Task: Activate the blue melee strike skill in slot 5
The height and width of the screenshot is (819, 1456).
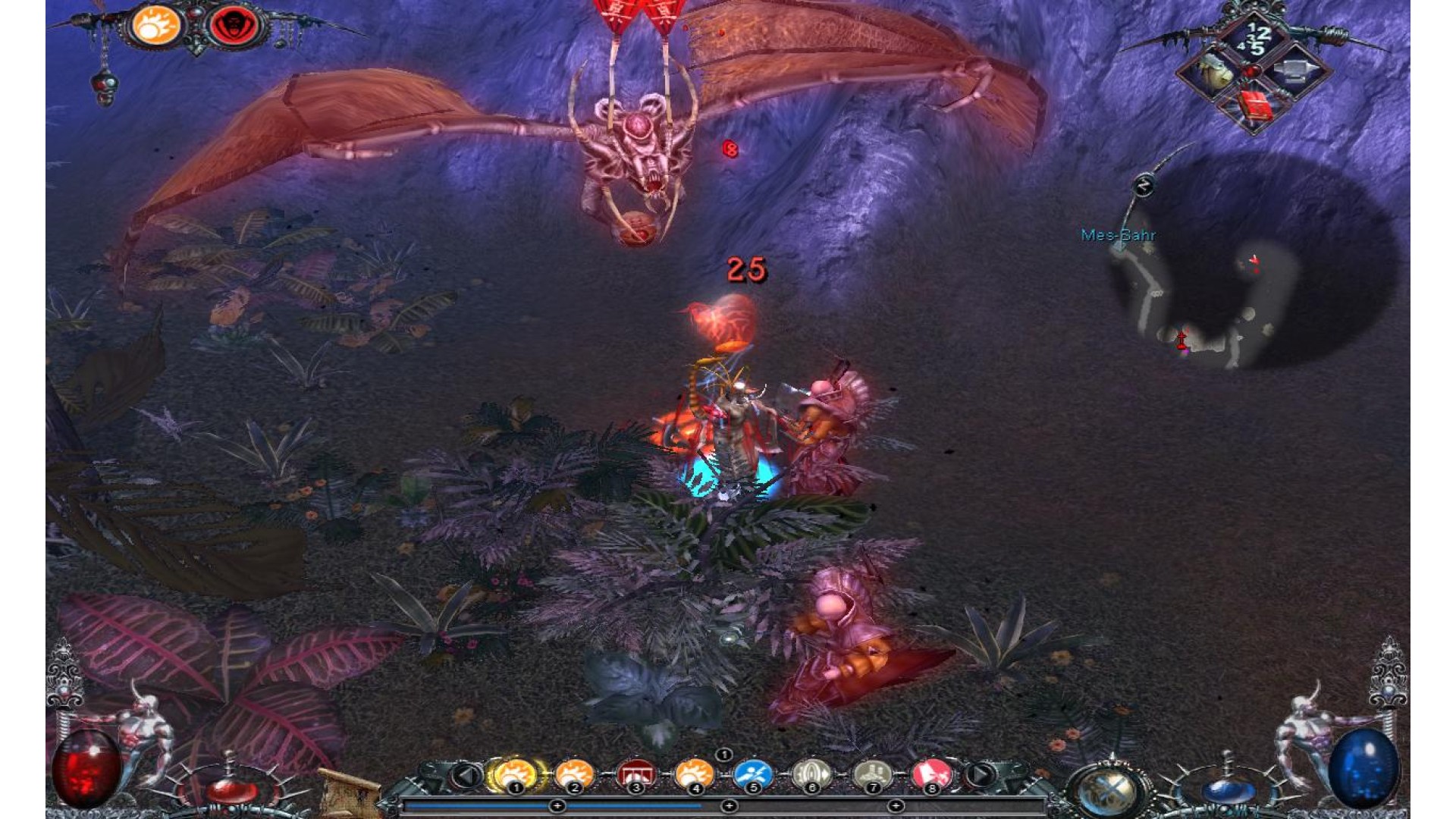Action: tap(752, 774)
